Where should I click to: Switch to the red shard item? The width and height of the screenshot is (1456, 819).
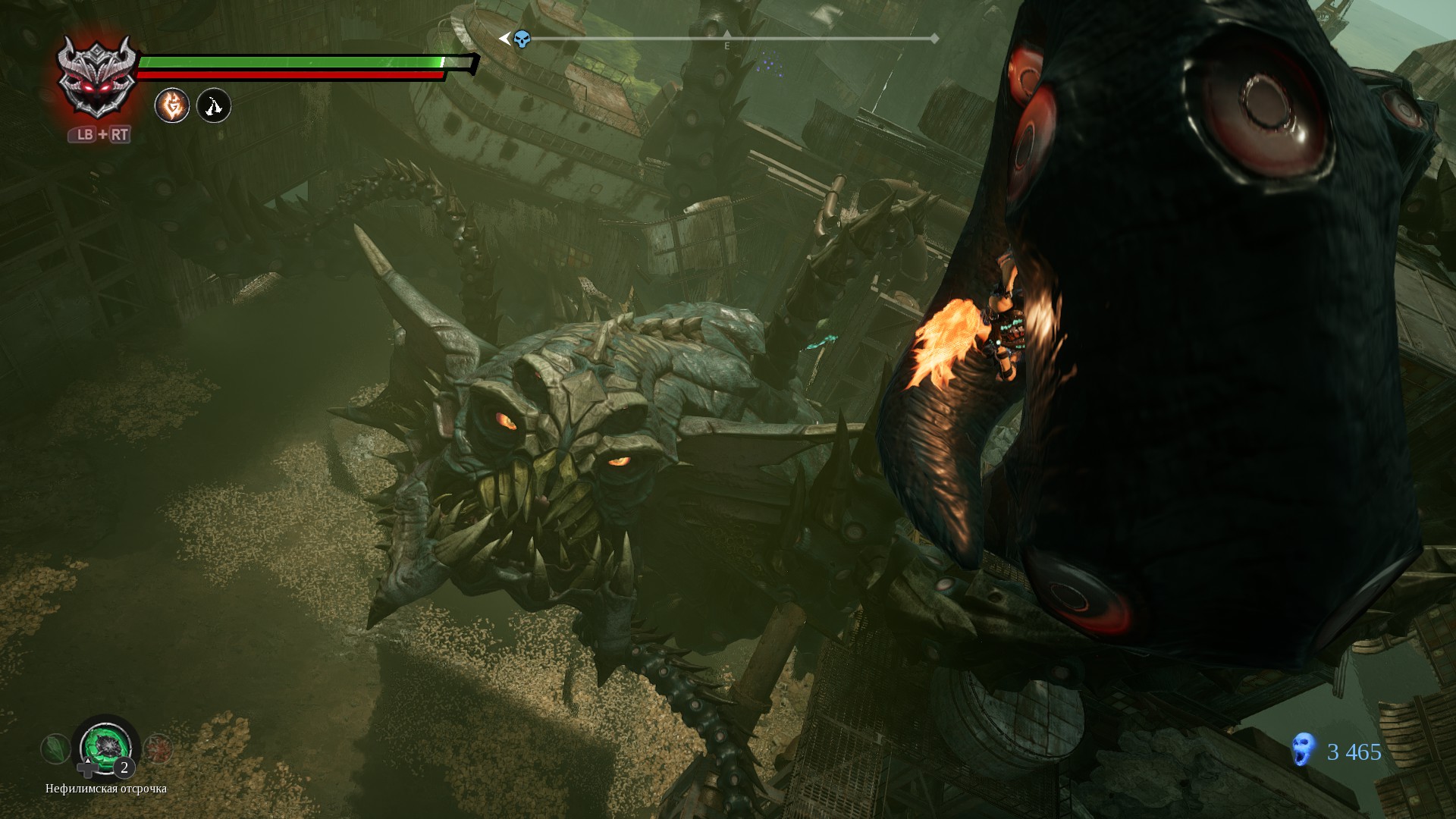158,749
